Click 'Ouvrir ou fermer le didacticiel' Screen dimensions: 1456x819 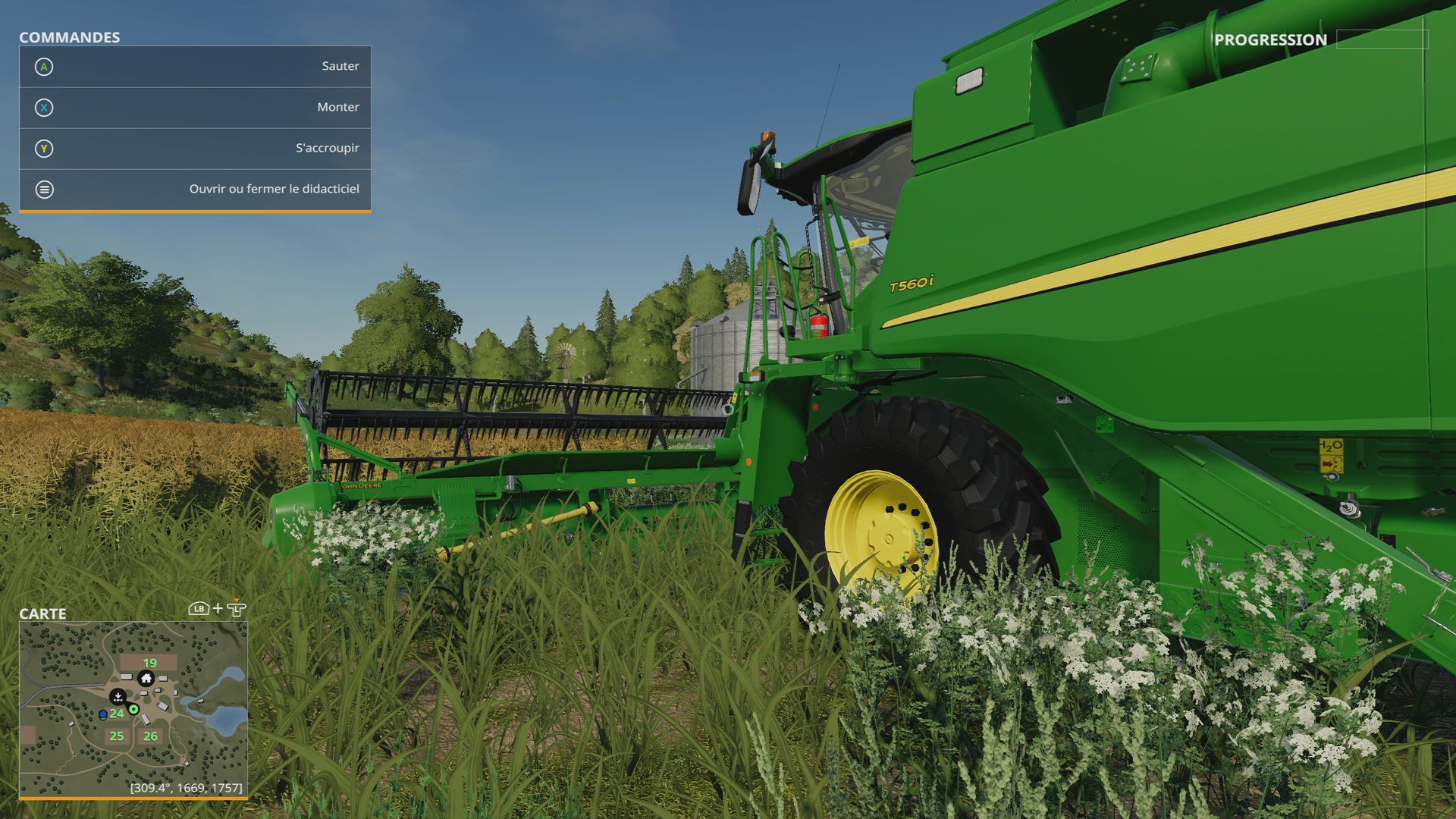[x=275, y=189]
